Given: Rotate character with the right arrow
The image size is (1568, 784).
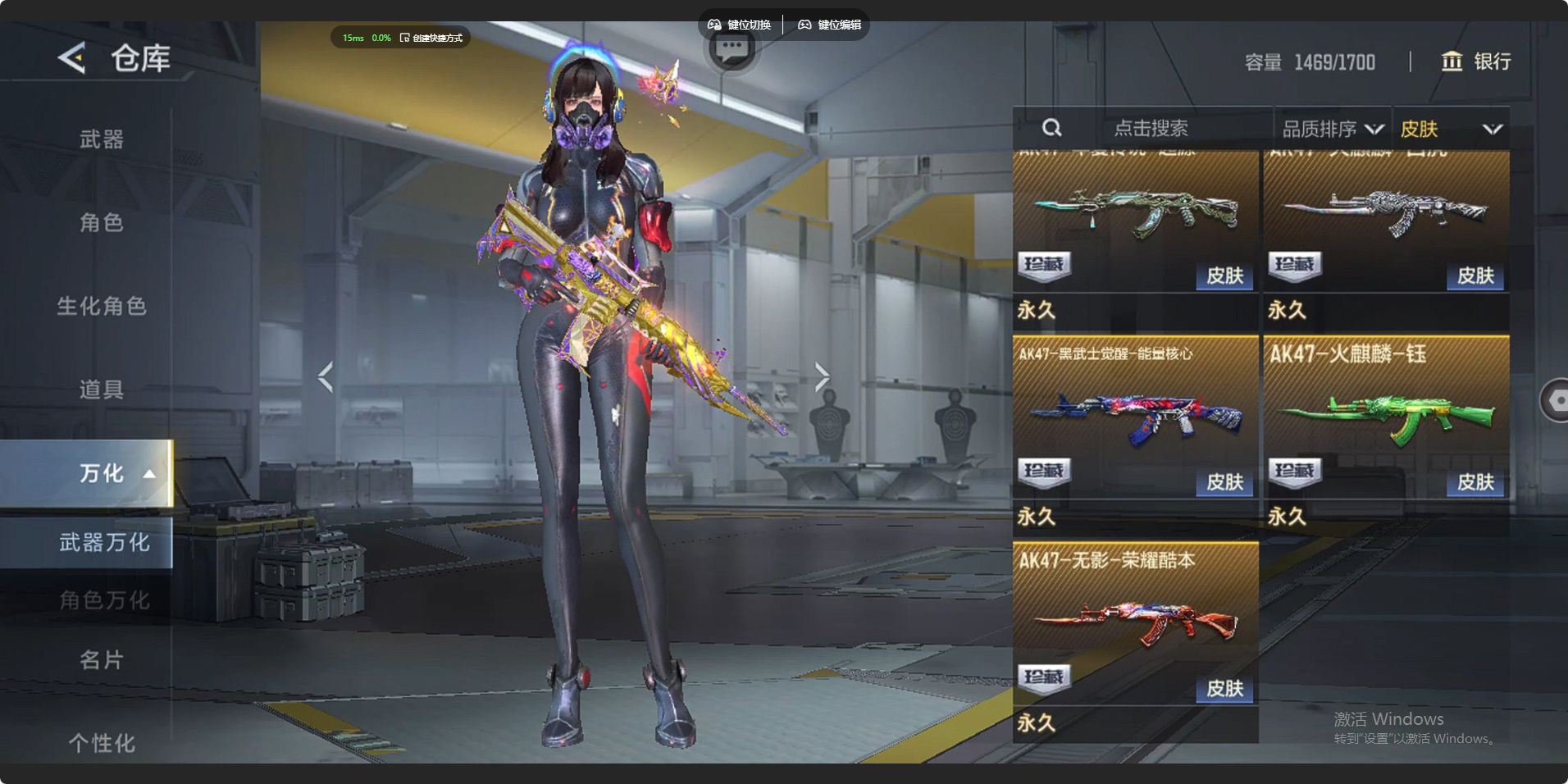Looking at the screenshot, I should coord(822,376).
